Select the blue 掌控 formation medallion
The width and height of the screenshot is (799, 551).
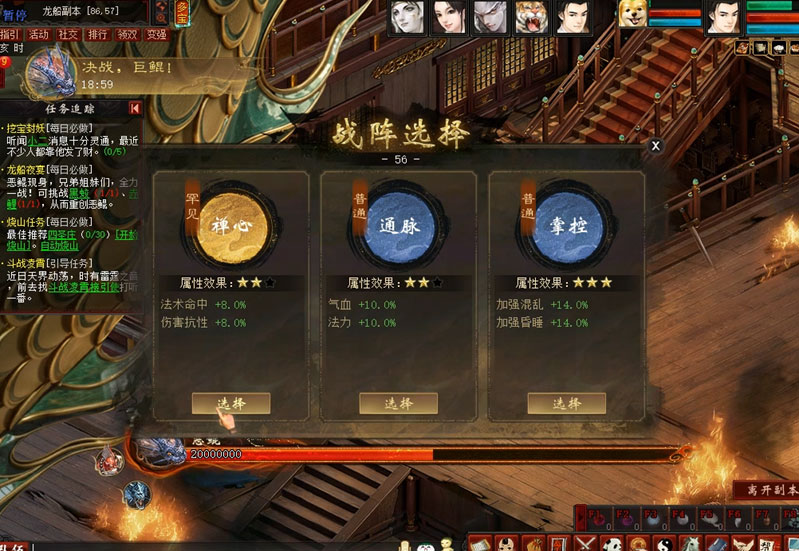[566, 226]
